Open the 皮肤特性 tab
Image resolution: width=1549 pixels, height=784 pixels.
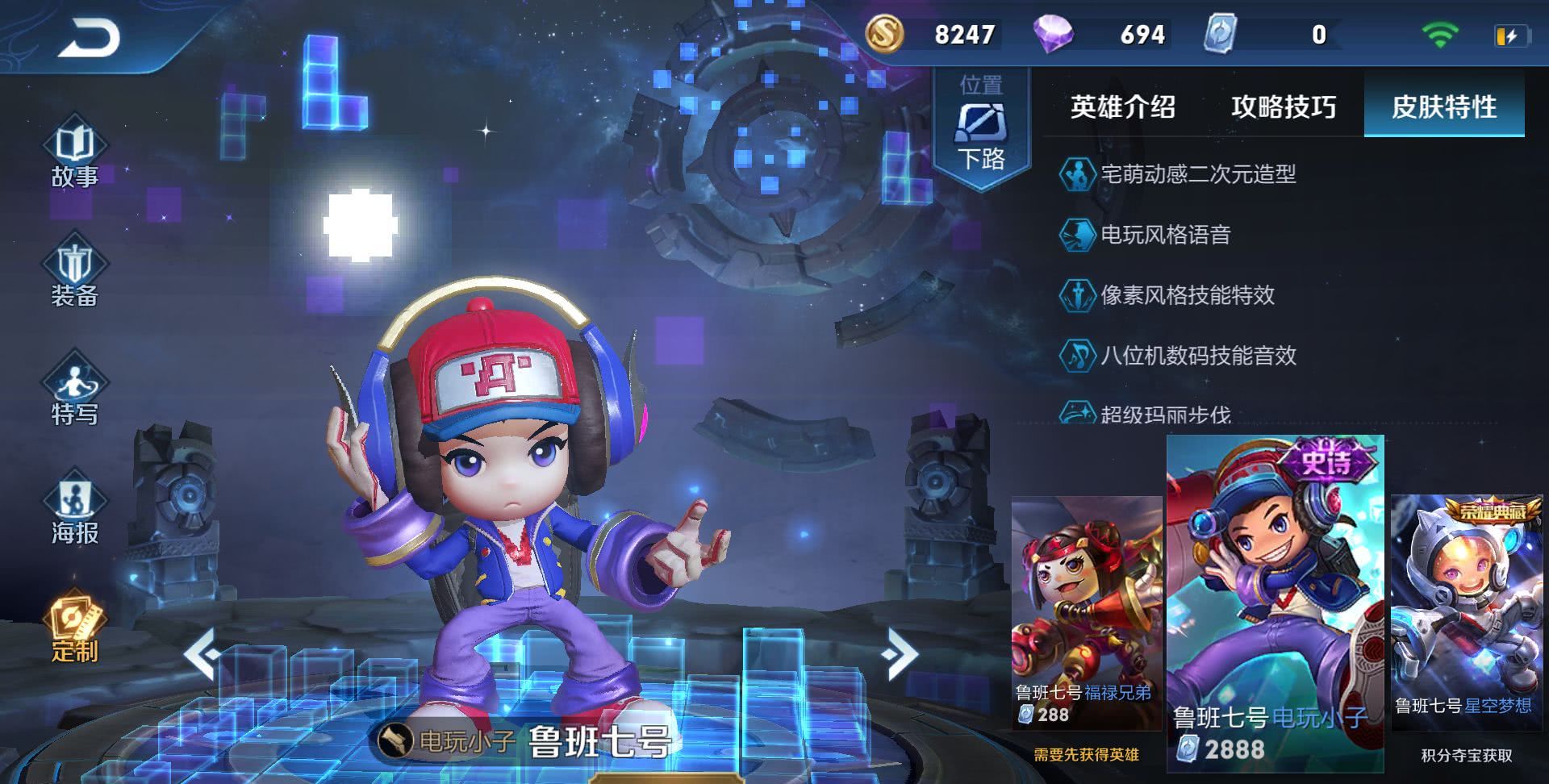point(1443,107)
